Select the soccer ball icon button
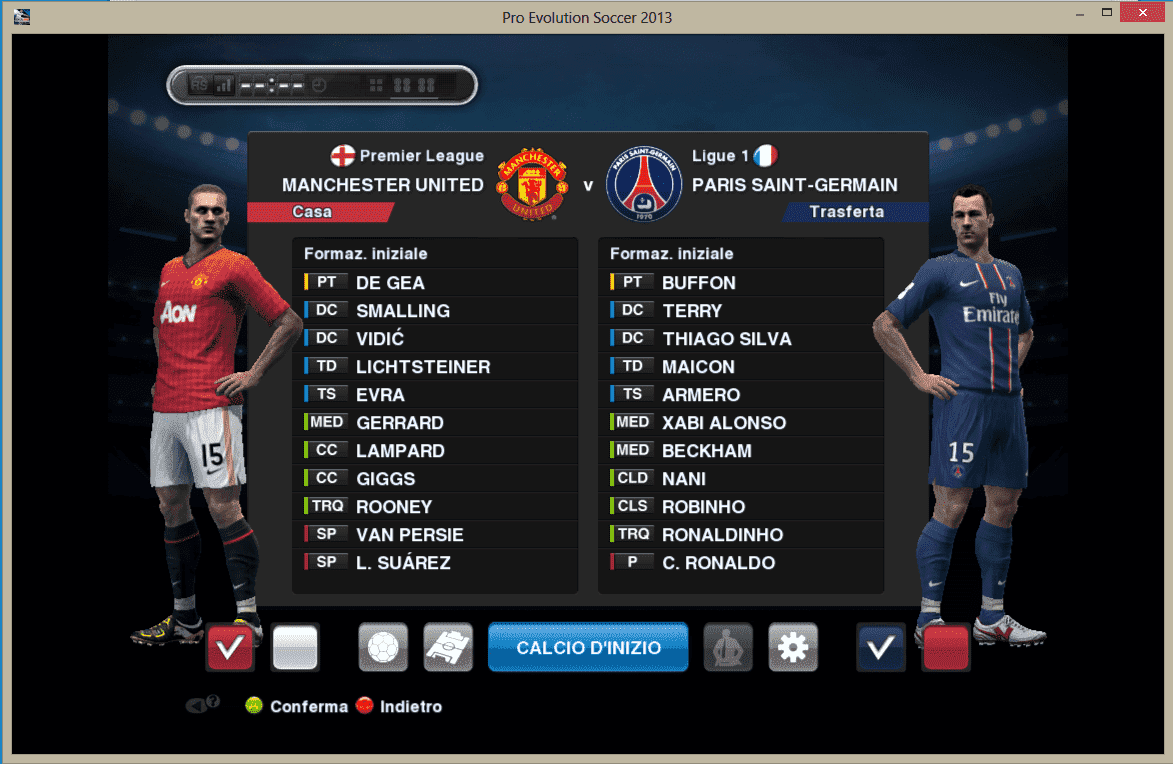 click(x=383, y=648)
